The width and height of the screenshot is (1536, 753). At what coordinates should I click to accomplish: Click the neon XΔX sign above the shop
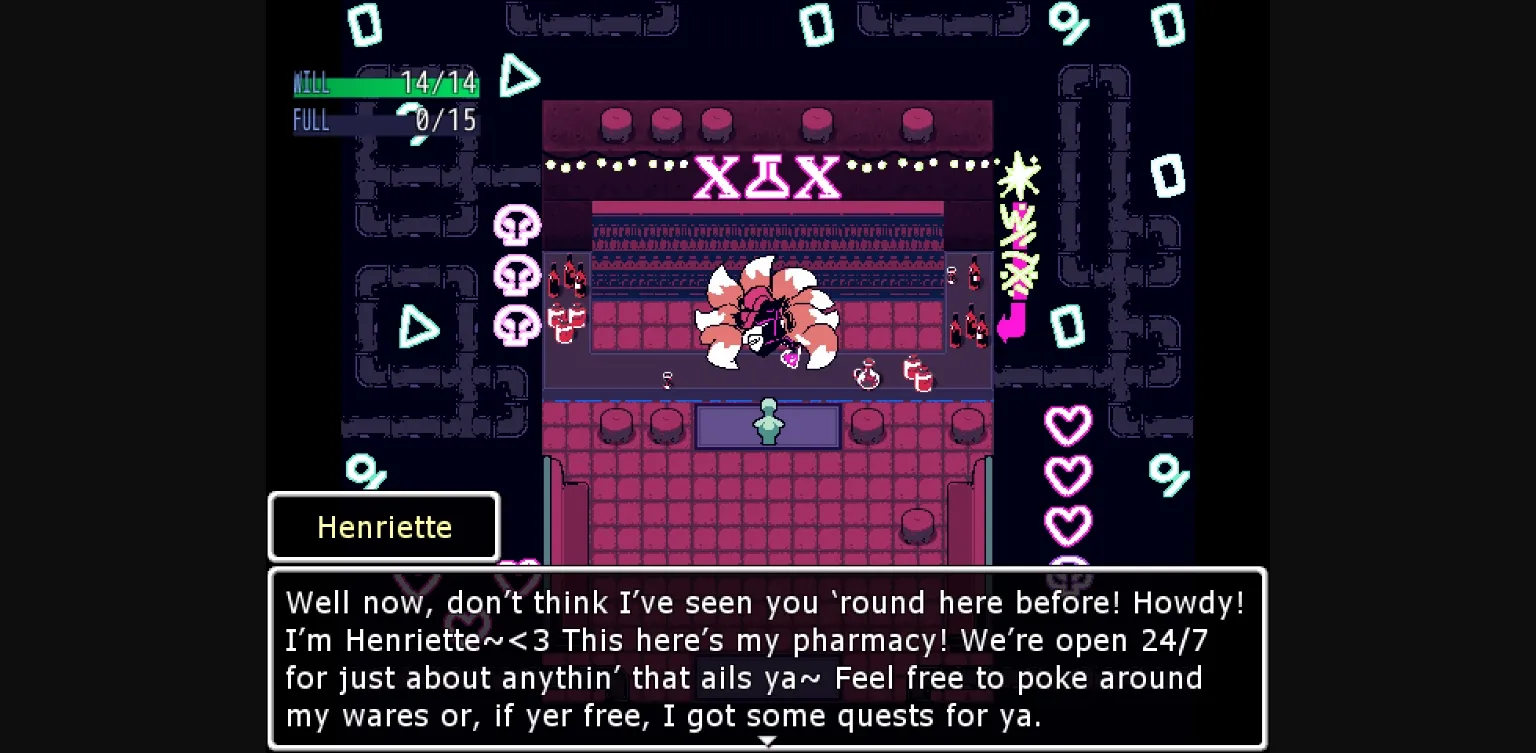pos(768,177)
